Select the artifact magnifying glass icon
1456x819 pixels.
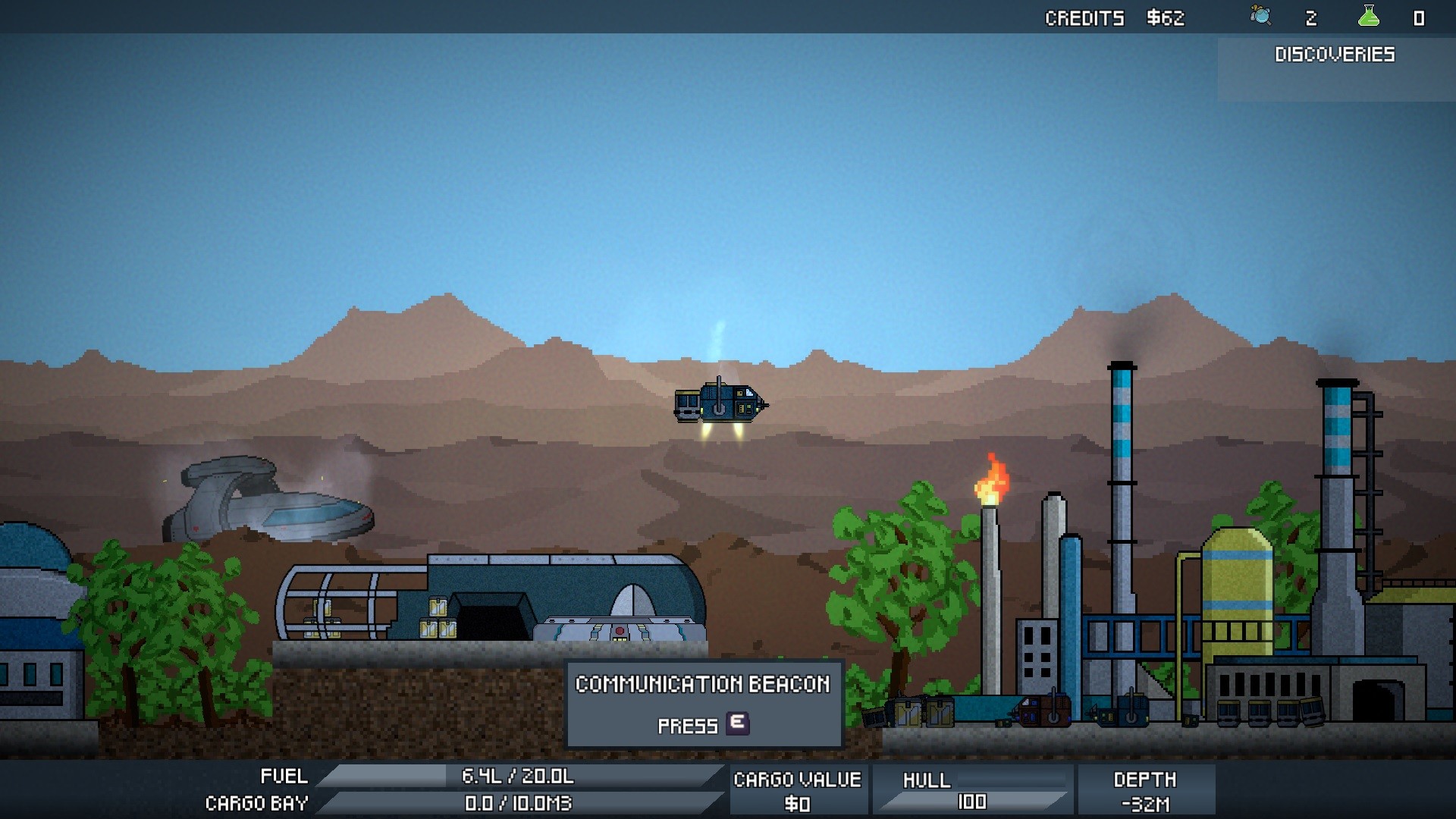click(1259, 17)
